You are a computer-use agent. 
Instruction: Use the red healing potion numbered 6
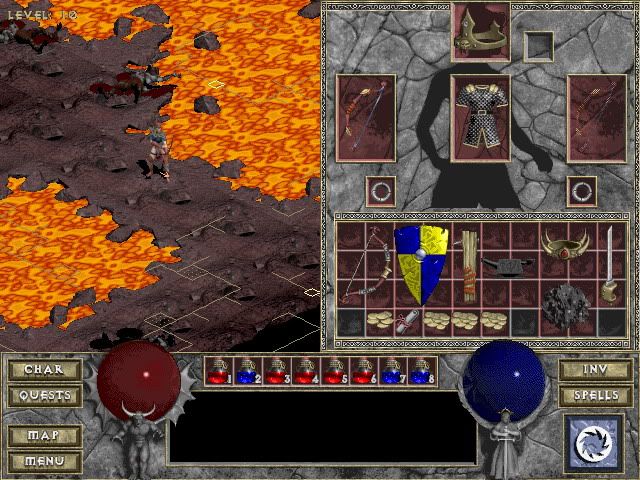[363, 371]
